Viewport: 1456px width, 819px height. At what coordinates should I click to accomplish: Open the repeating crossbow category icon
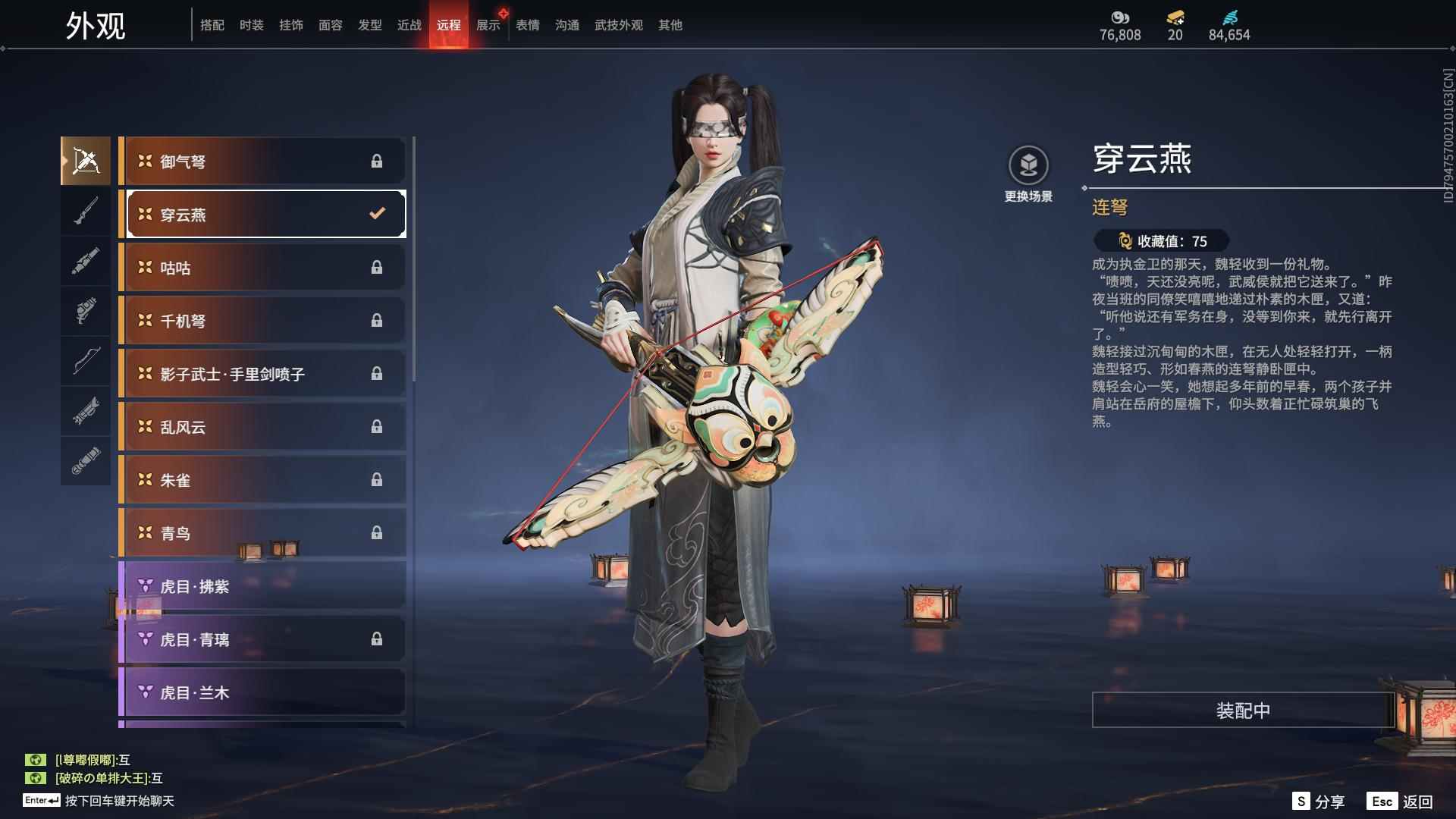click(86, 160)
